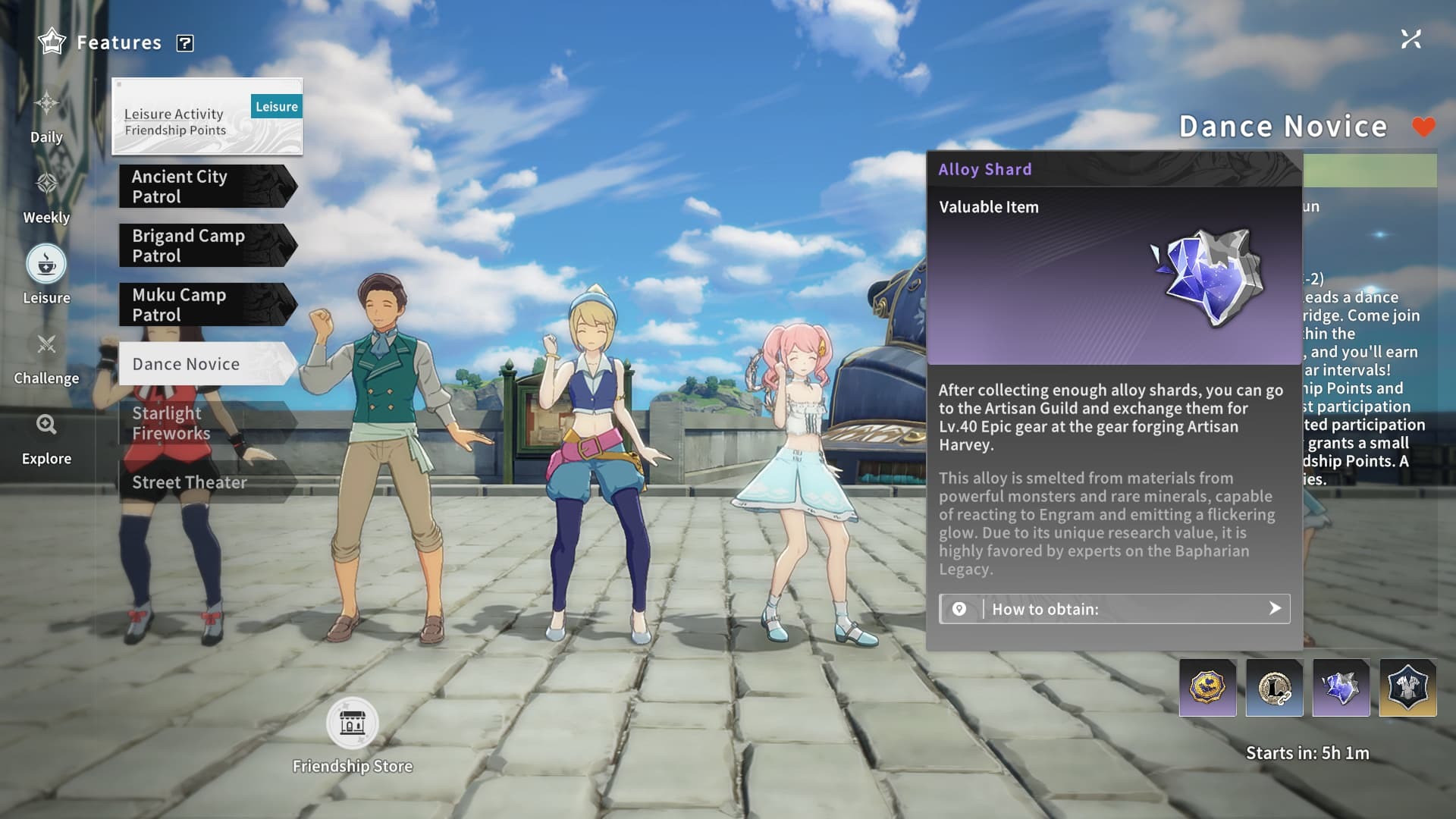Open the Friendship Store
Viewport: 1456px width, 819px height.
[x=352, y=723]
